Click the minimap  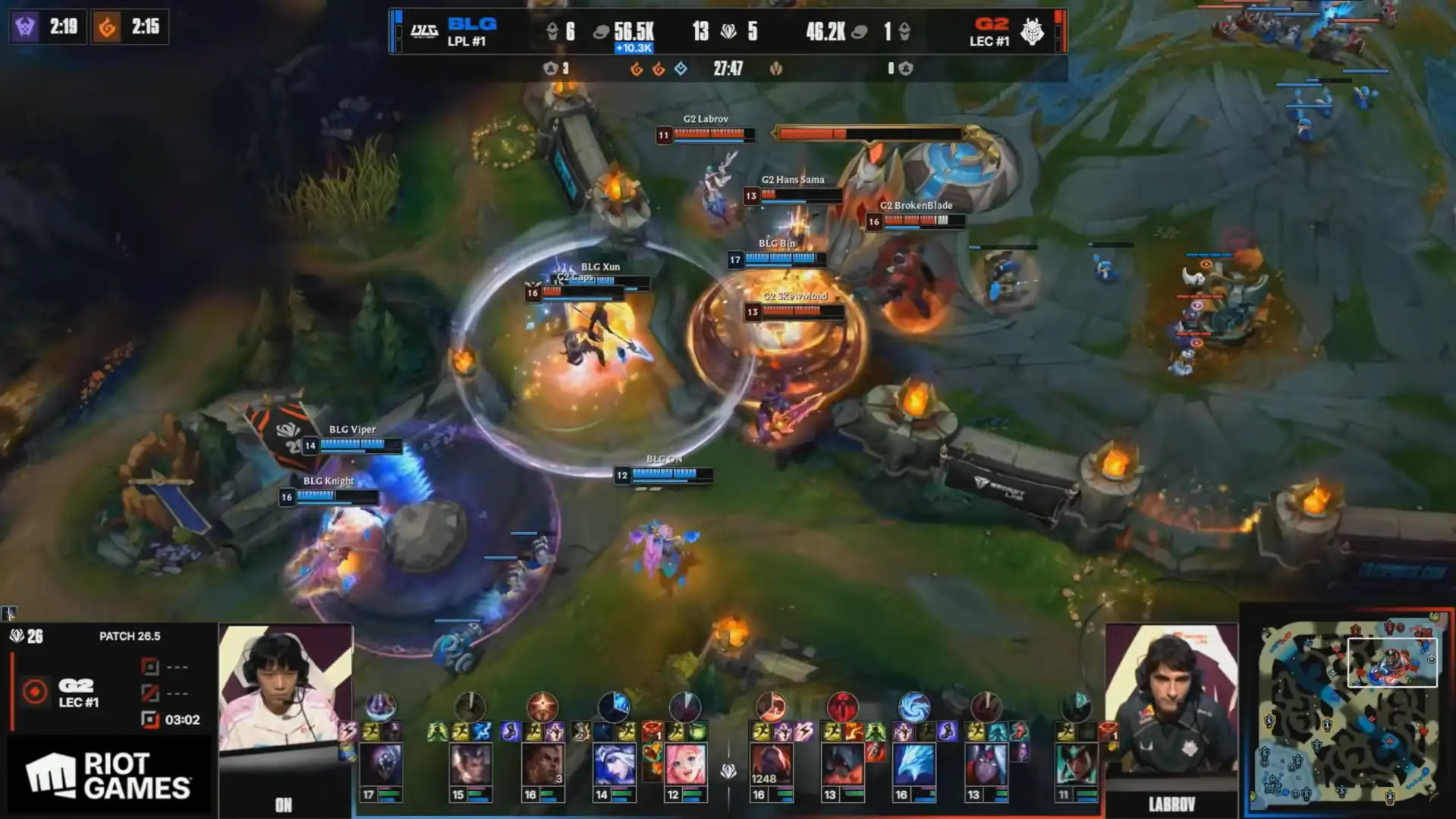[1348, 713]
